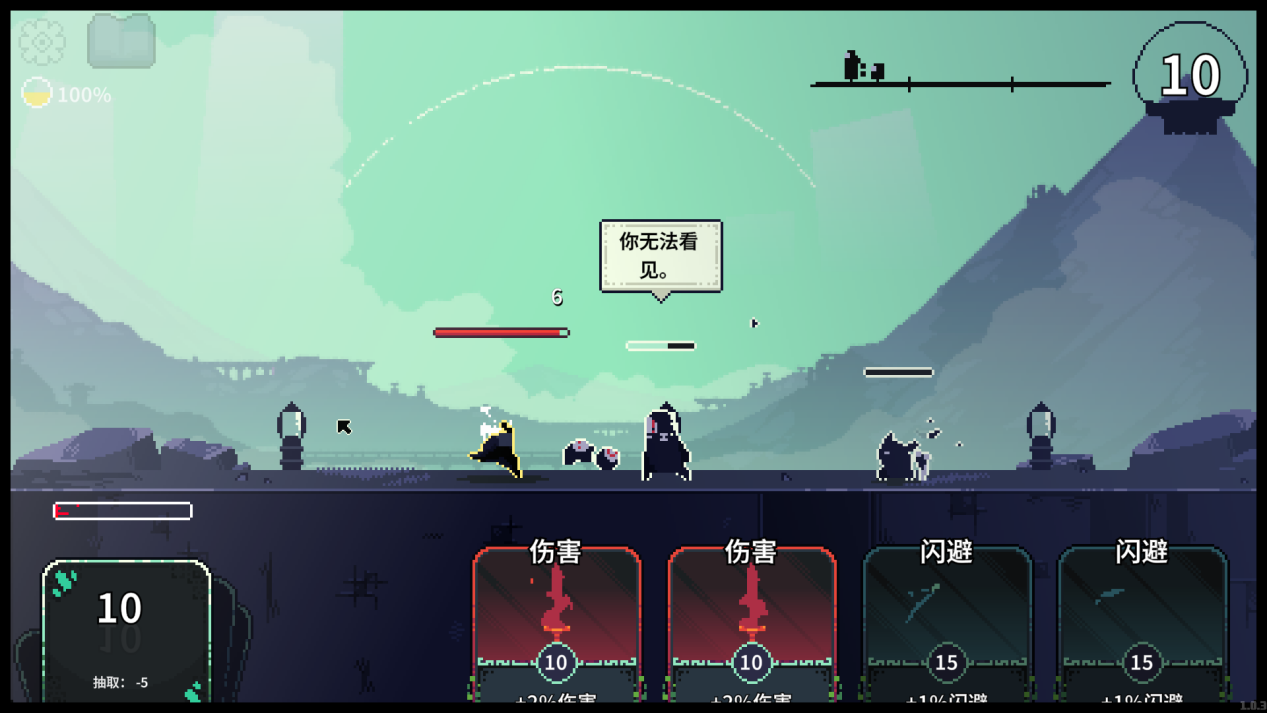Open the settings gear icon
1267x713 pixels.
(42, 42)
